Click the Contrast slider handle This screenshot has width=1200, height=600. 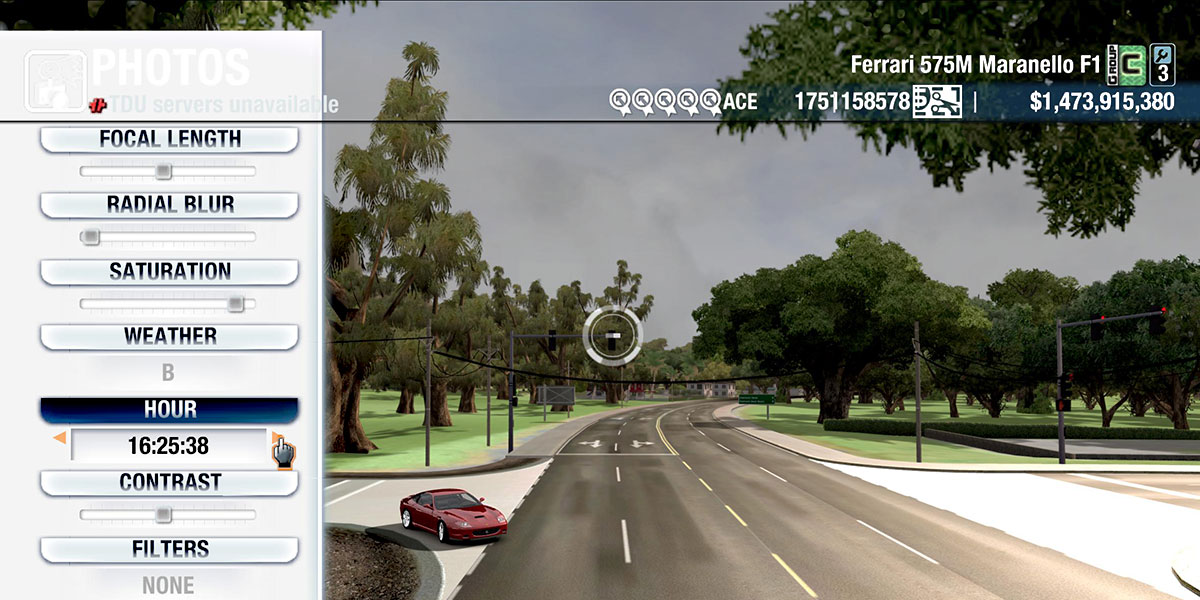163,515
